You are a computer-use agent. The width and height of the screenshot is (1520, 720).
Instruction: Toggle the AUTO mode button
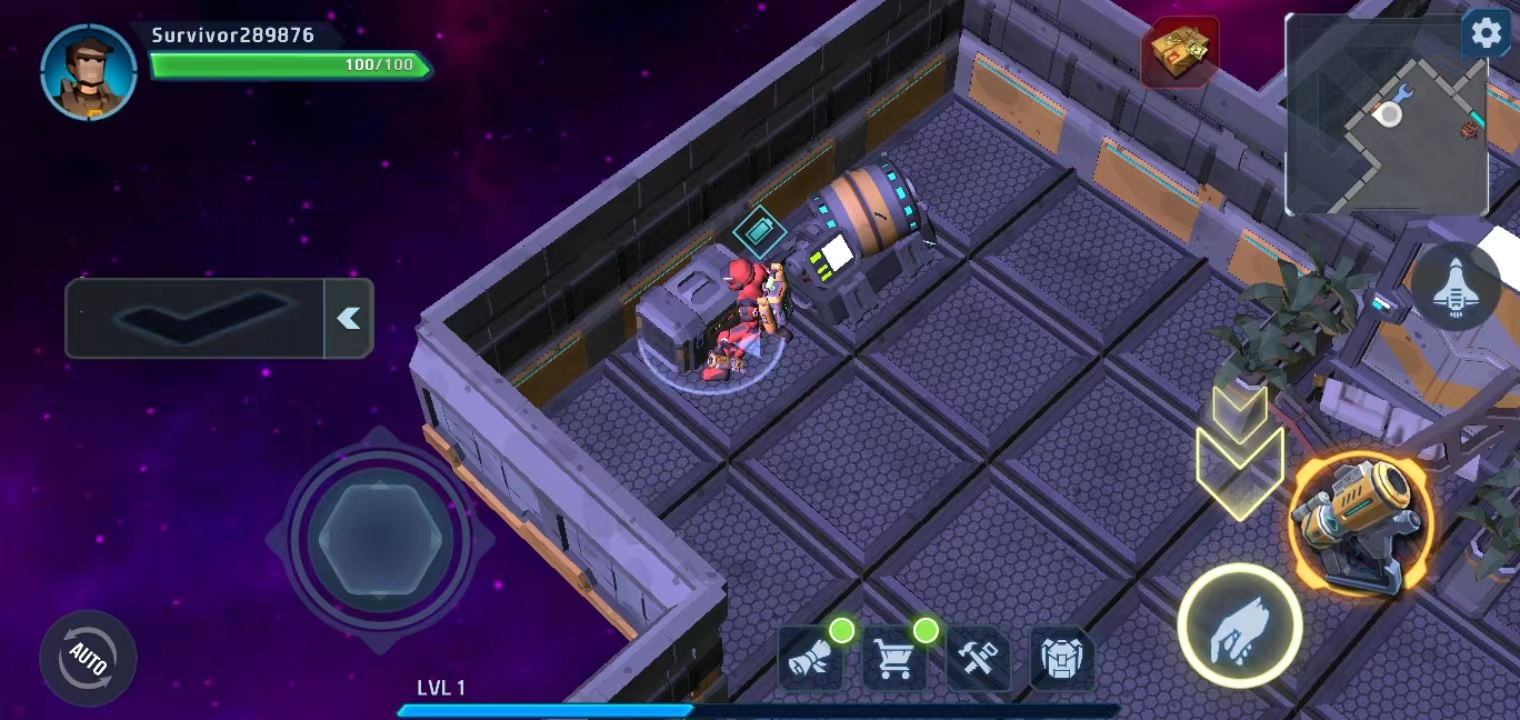tap(88, 657)
